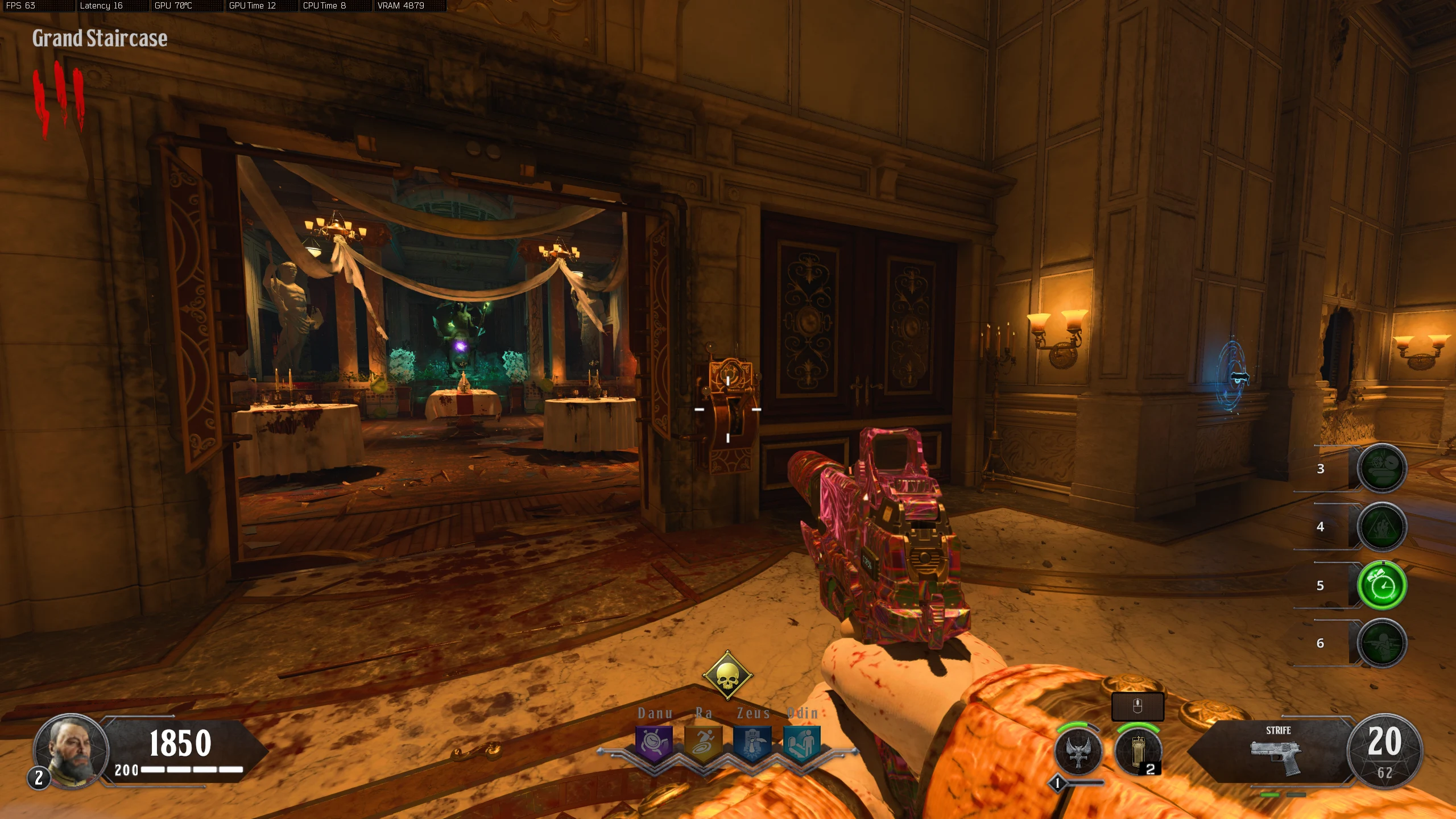This screenshot has height=819, width=1456.
Task: Activate the dice elixir in slot 3
Action: (1381, 468)
